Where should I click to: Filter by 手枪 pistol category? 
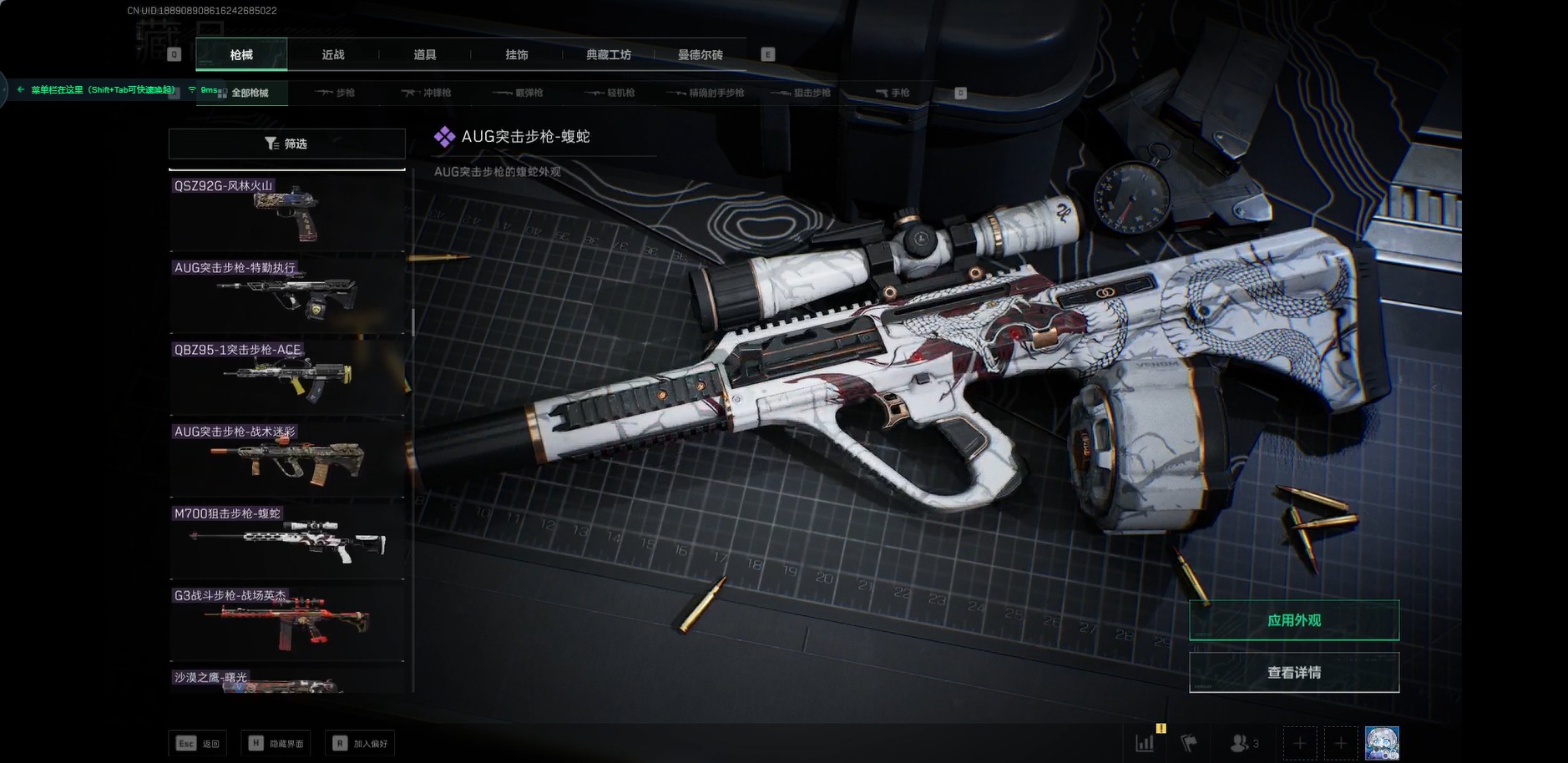pyautogui.click(x=893, y=93)
